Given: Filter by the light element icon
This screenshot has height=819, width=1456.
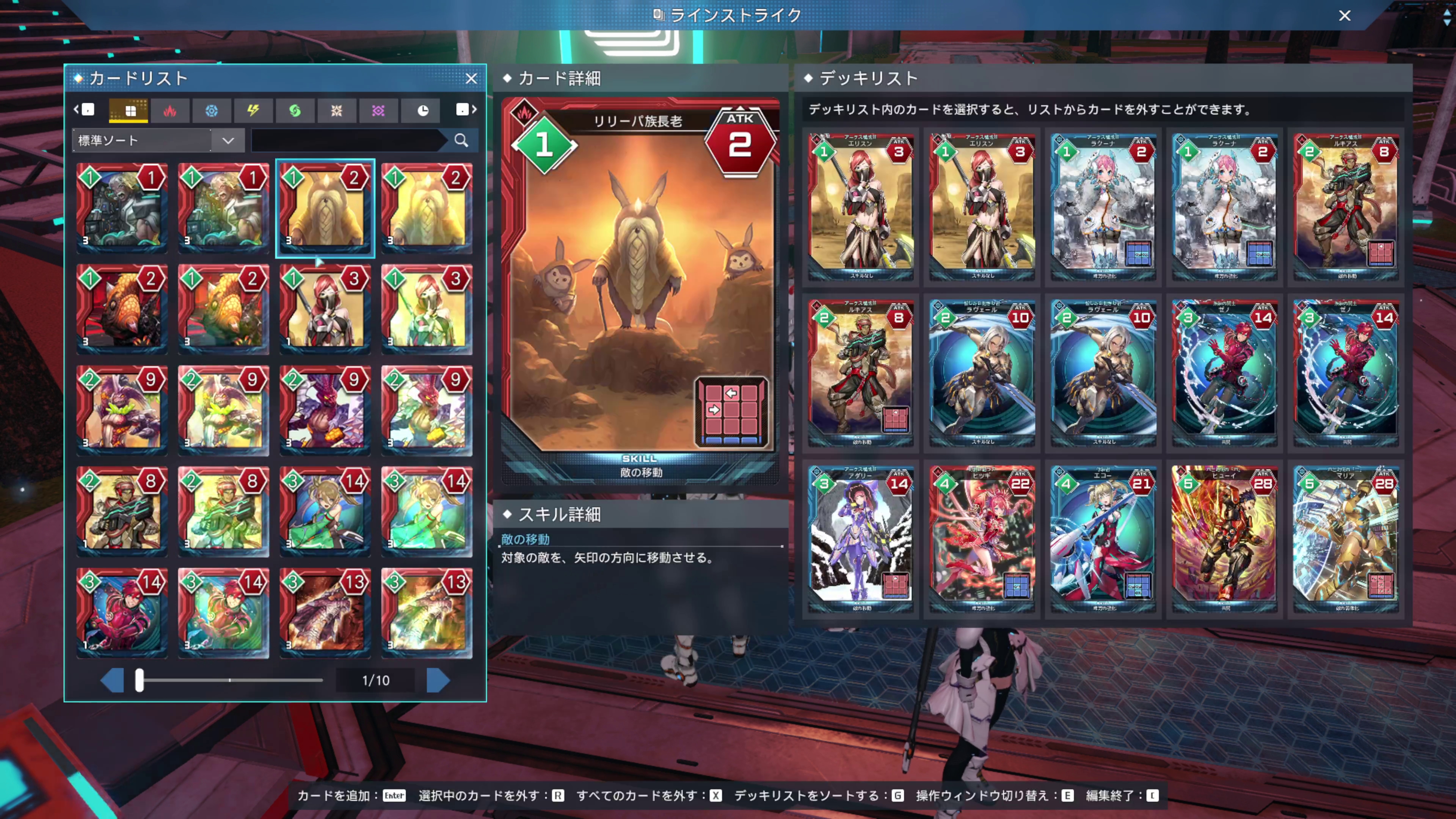Looking at the screenshot, I should pos(337,110).
